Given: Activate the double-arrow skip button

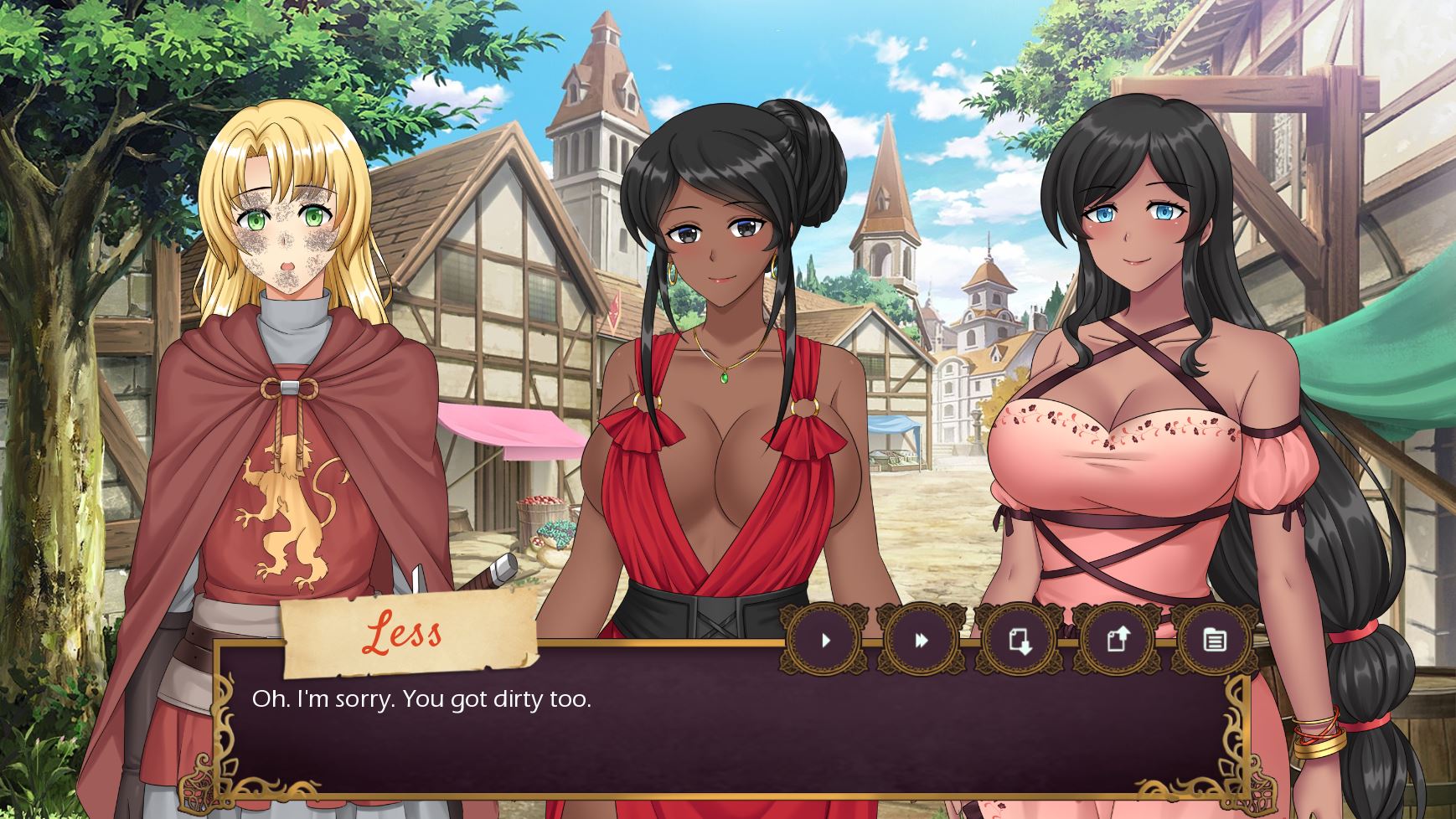Looking at the screenshot, I should [922, 641].
